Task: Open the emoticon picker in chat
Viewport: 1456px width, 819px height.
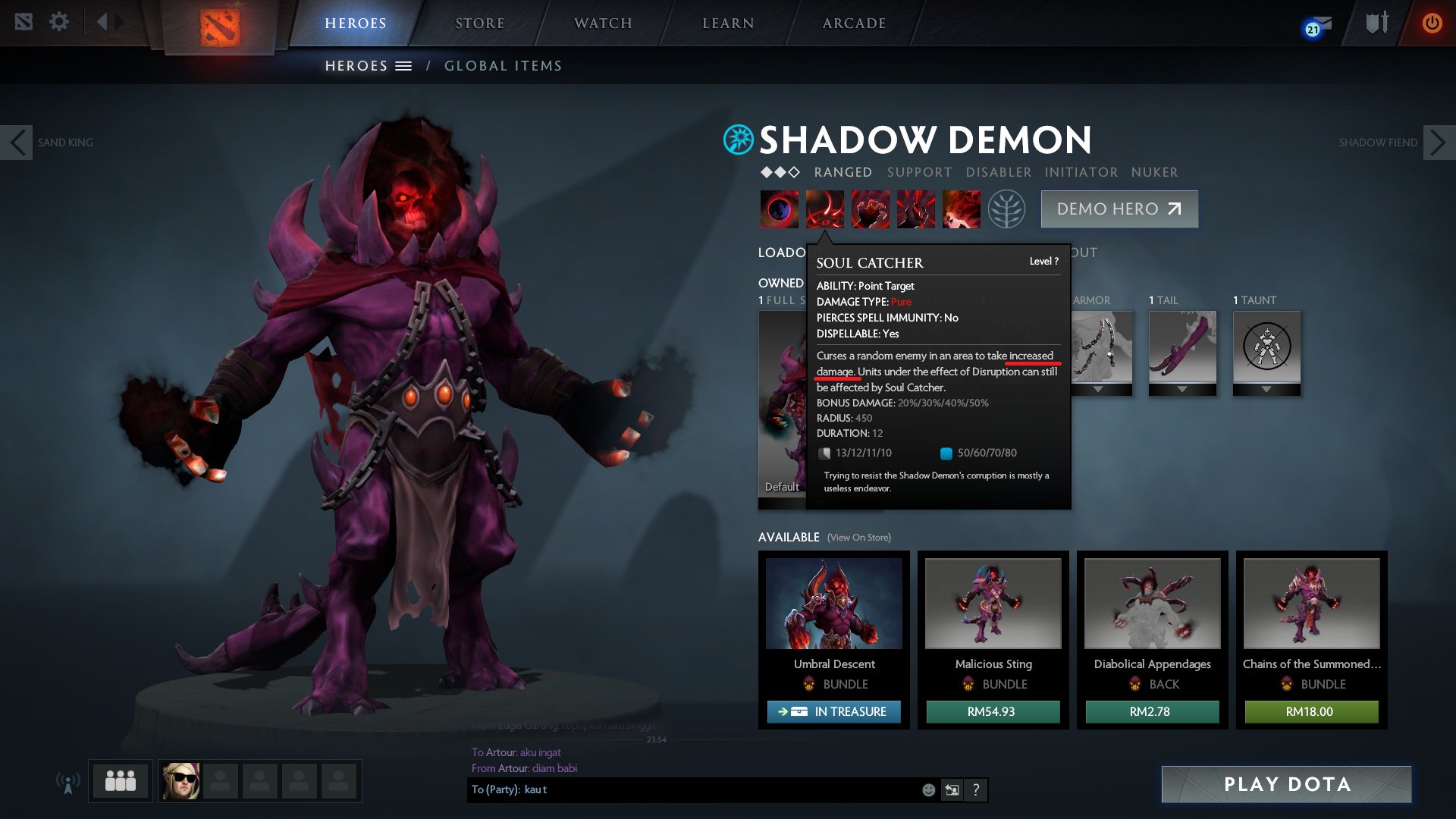Action: point(928,790)
